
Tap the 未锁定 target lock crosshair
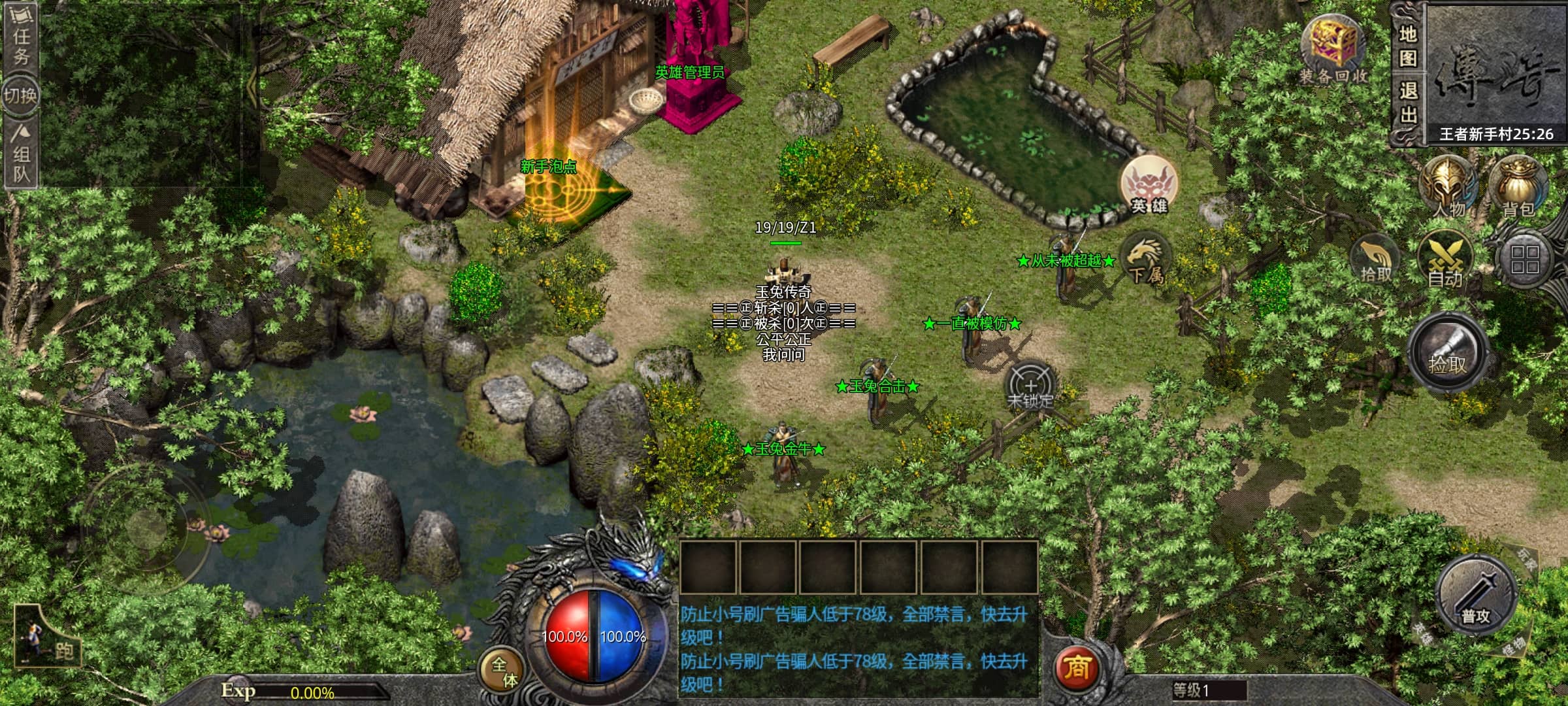tap(1030, 387)
